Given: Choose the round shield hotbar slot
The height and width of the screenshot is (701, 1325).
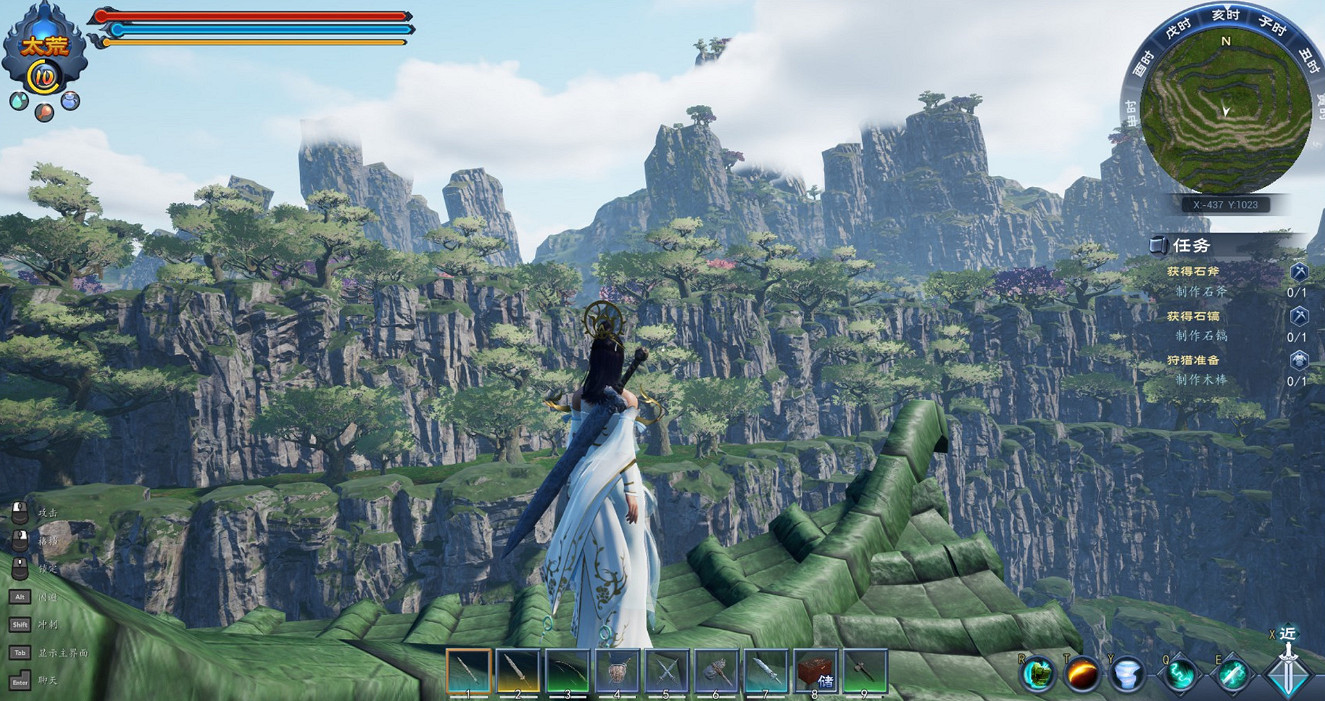Looking at the screenshot, I should pyautogui.click(x=617, y=671).
